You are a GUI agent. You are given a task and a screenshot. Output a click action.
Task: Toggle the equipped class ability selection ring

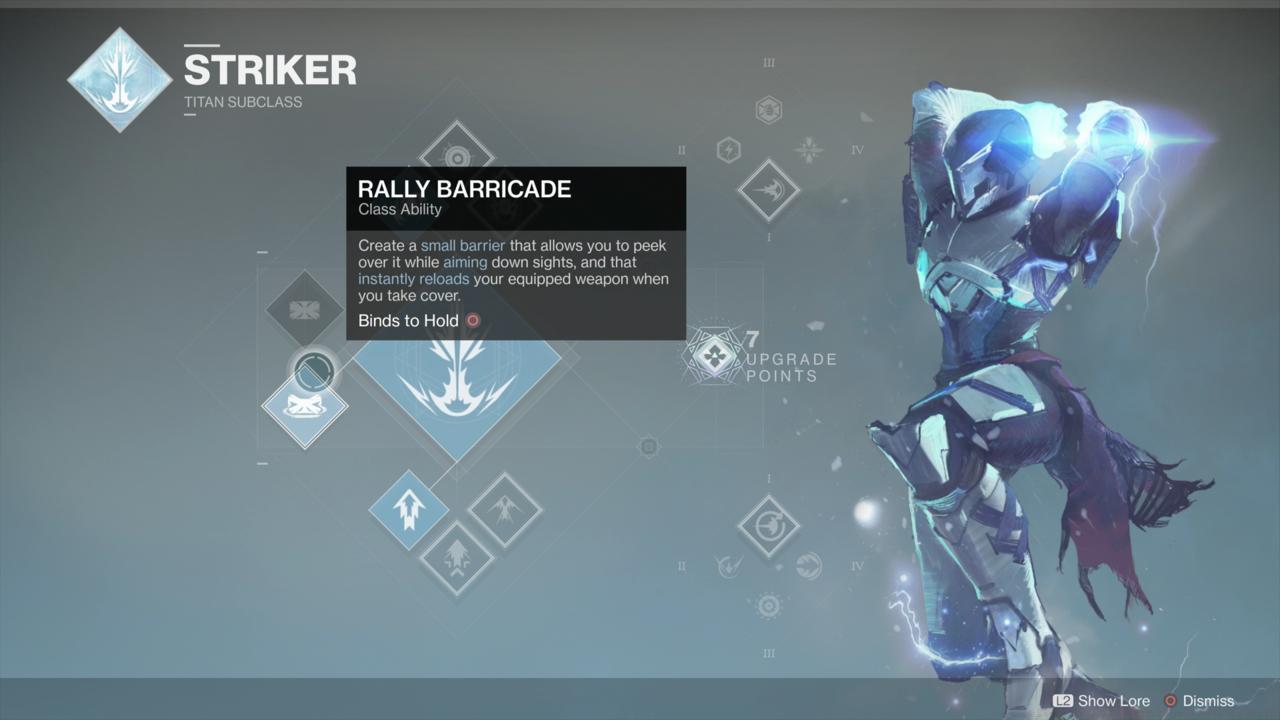(x=313, y=370)
